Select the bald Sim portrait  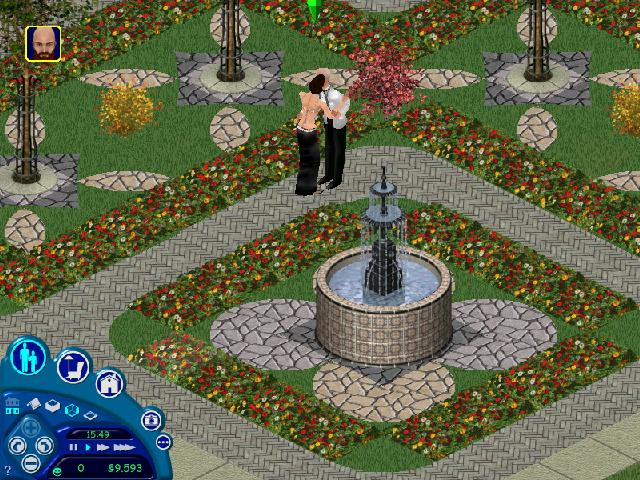click(42, 43)
